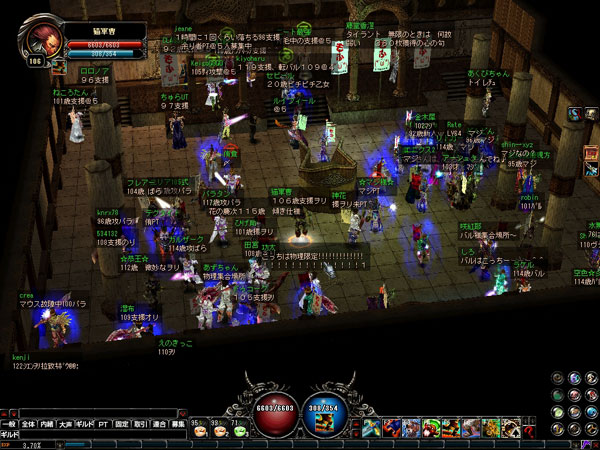Activate the blue sword skill in hotbar
This screenshot has height=450, width=600.
point(371,428)
